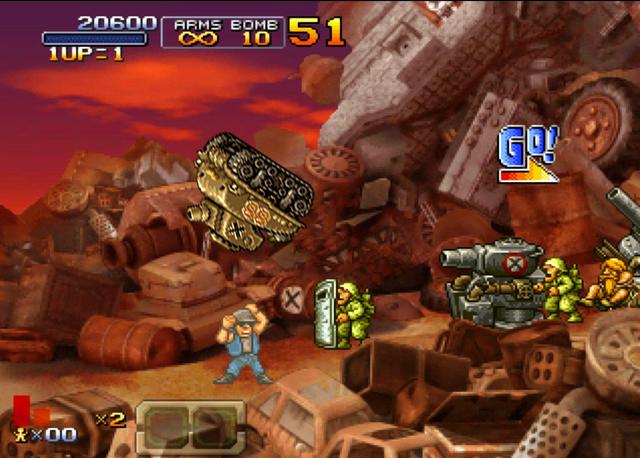Click the GO! direction arrow indicator
The image size is (640, 458).
527,155
